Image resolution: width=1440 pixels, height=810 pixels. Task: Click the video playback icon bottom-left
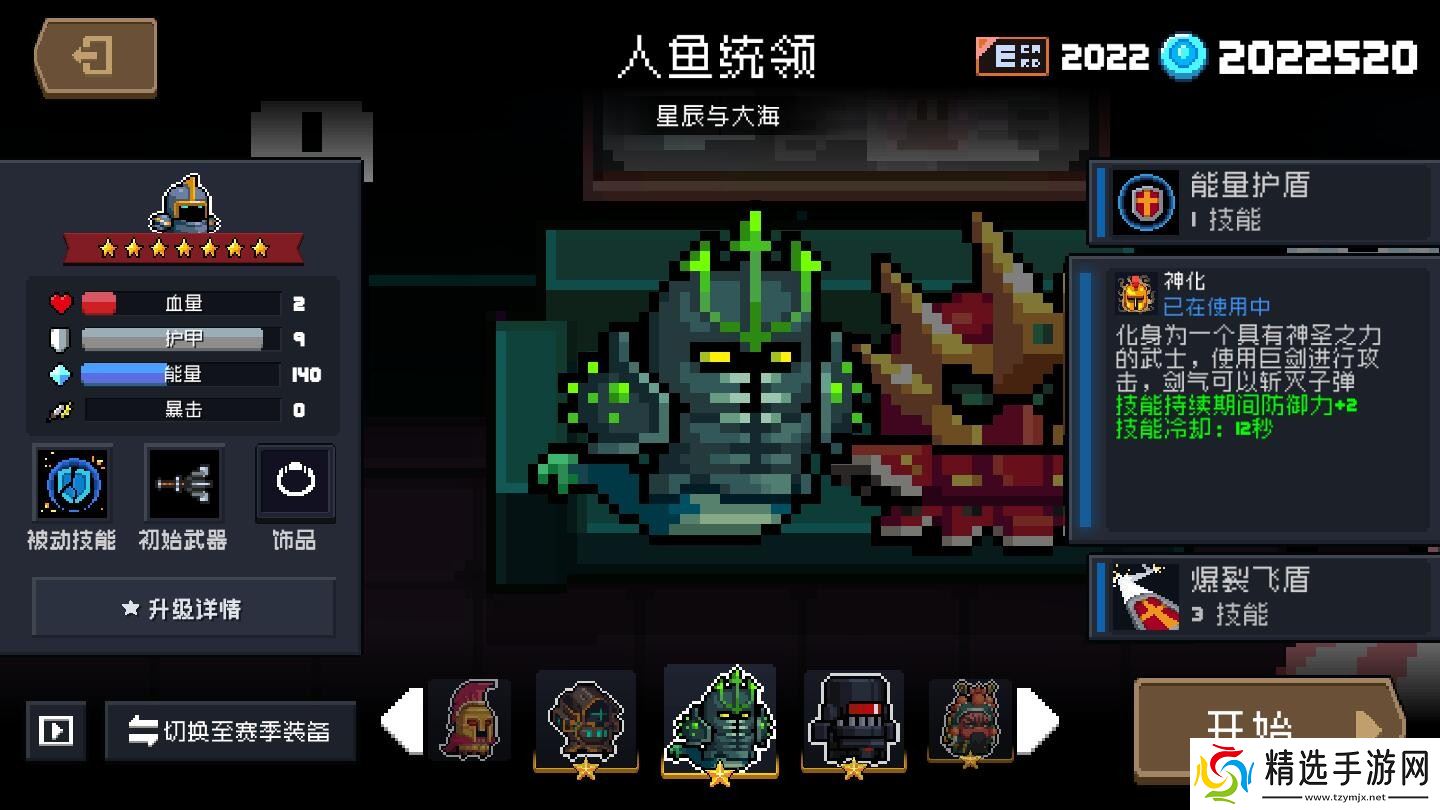click(x=56, y=731)
